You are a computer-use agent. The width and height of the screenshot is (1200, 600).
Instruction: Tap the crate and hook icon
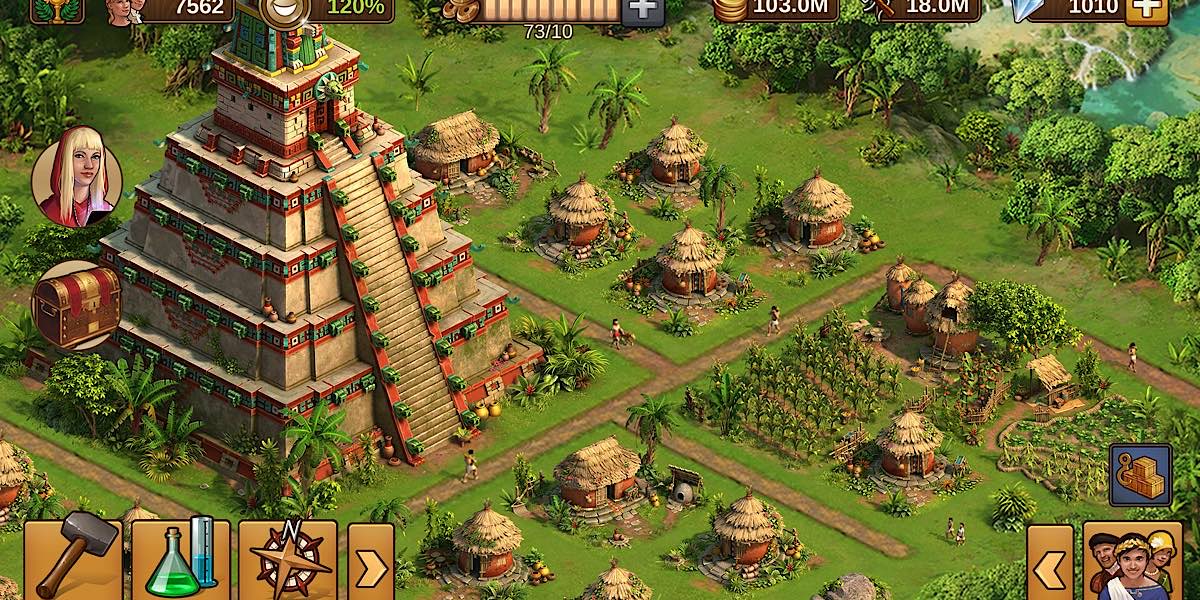(x=1140, y=476)
